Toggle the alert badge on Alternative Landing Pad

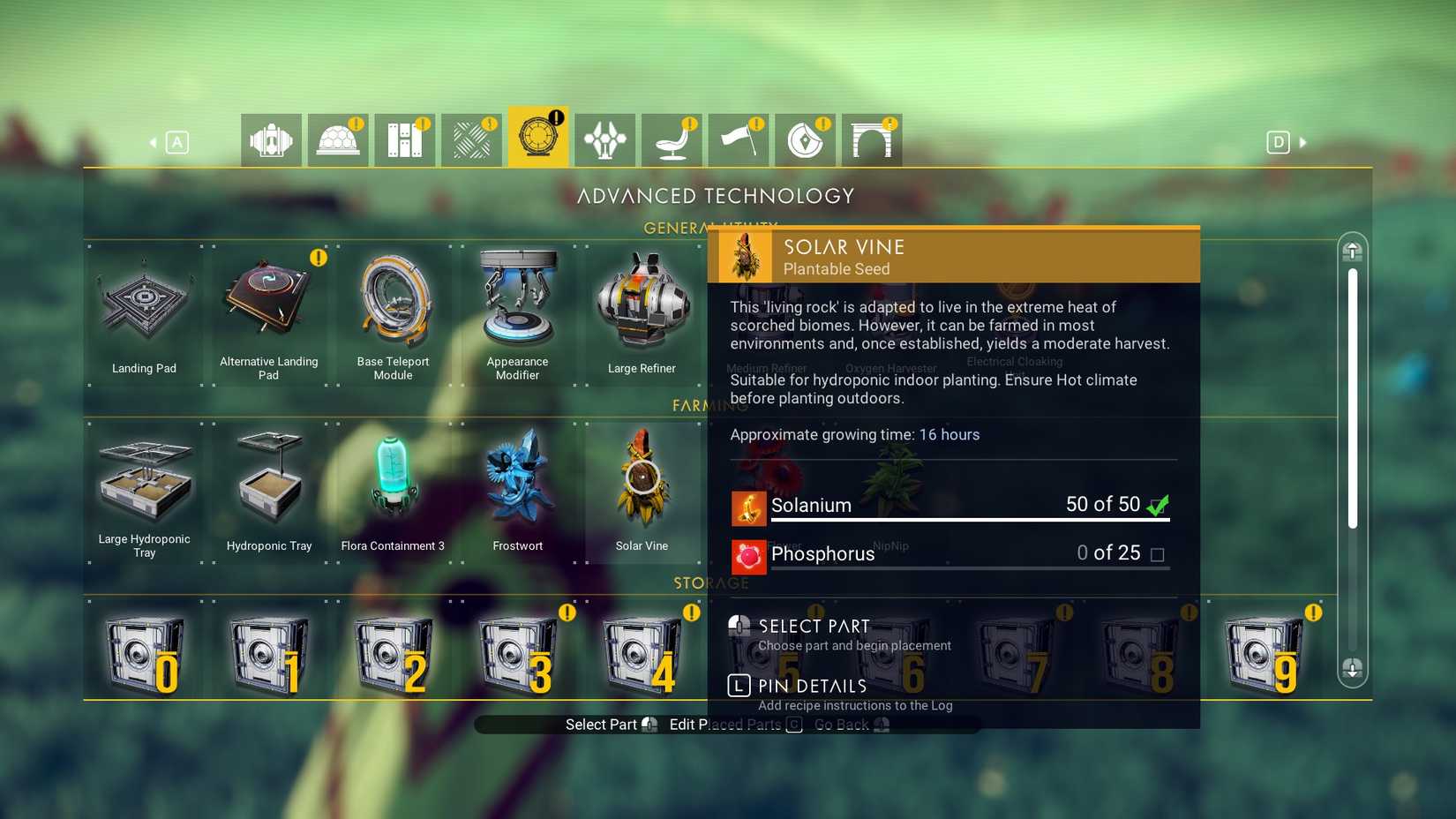pos(318,258)
